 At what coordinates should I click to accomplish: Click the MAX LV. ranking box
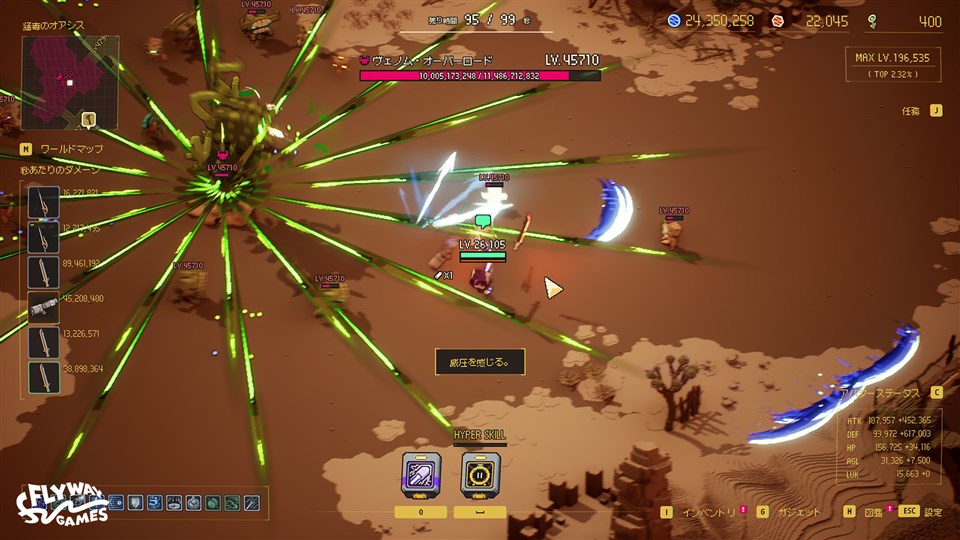892,66
